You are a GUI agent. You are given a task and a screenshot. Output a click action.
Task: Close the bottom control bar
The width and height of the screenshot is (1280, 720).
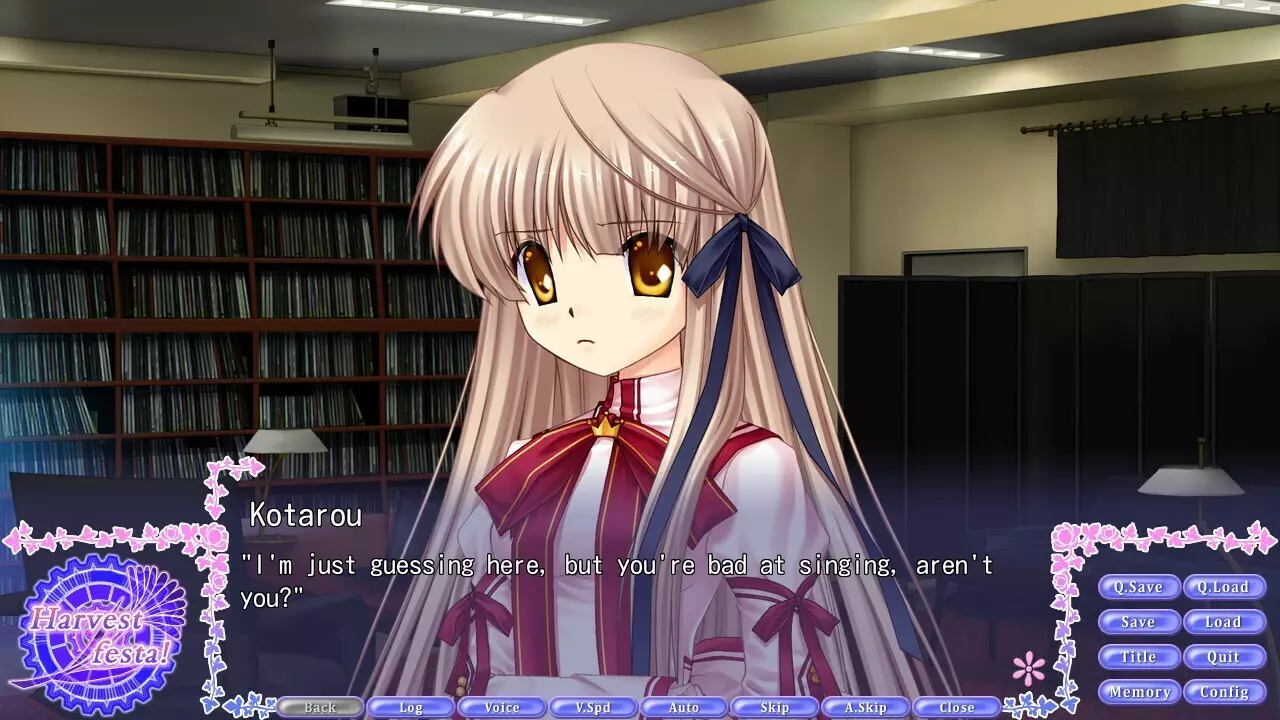point(956,706)
